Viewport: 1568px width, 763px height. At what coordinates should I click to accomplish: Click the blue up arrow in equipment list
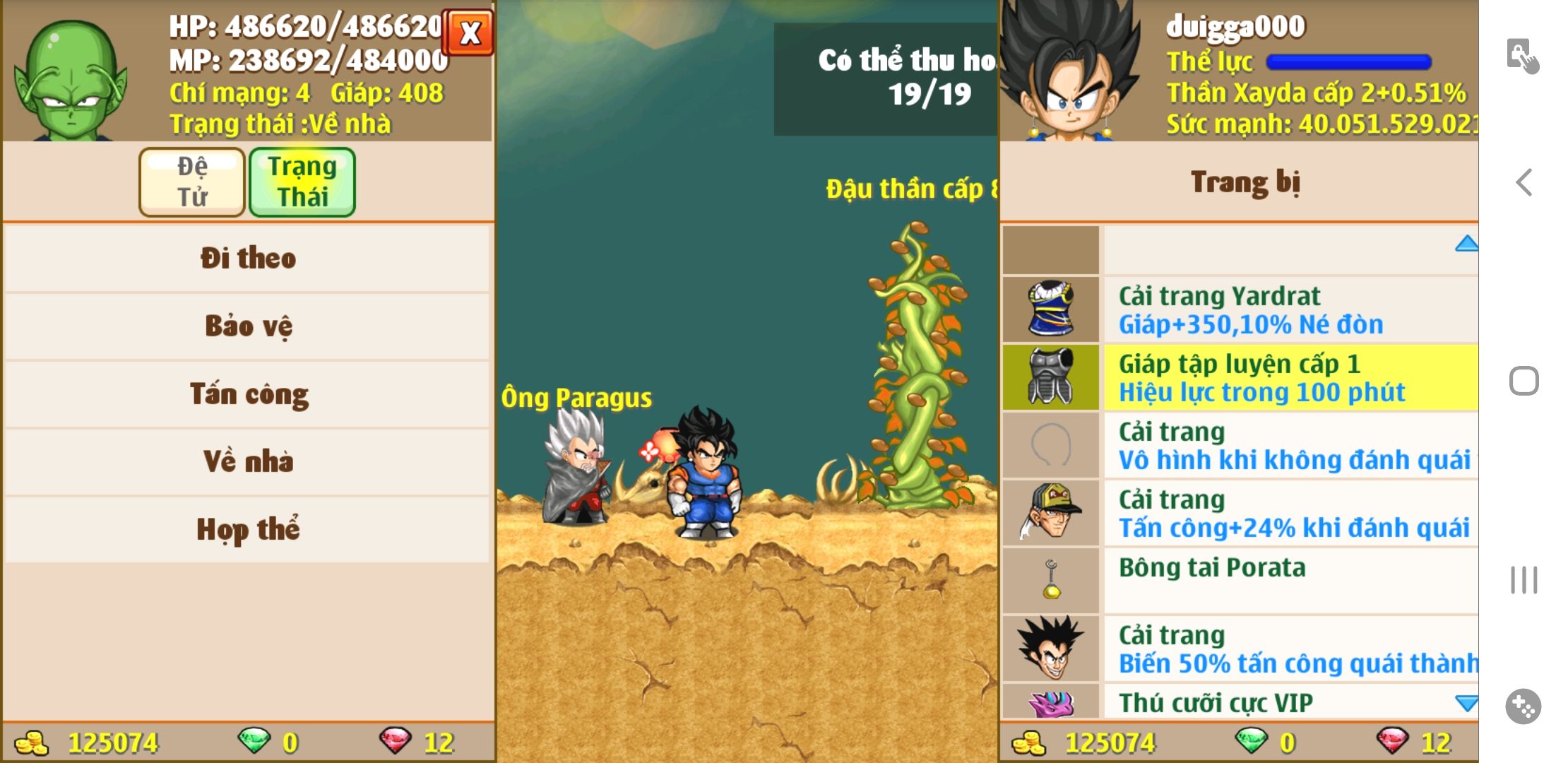1466,244
